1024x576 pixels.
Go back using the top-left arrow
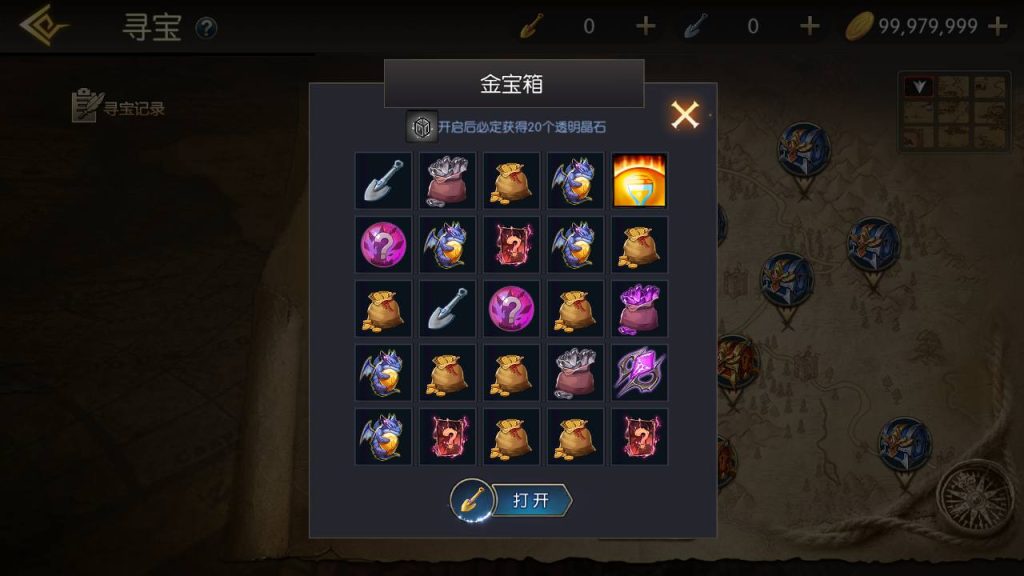[43, 26]
